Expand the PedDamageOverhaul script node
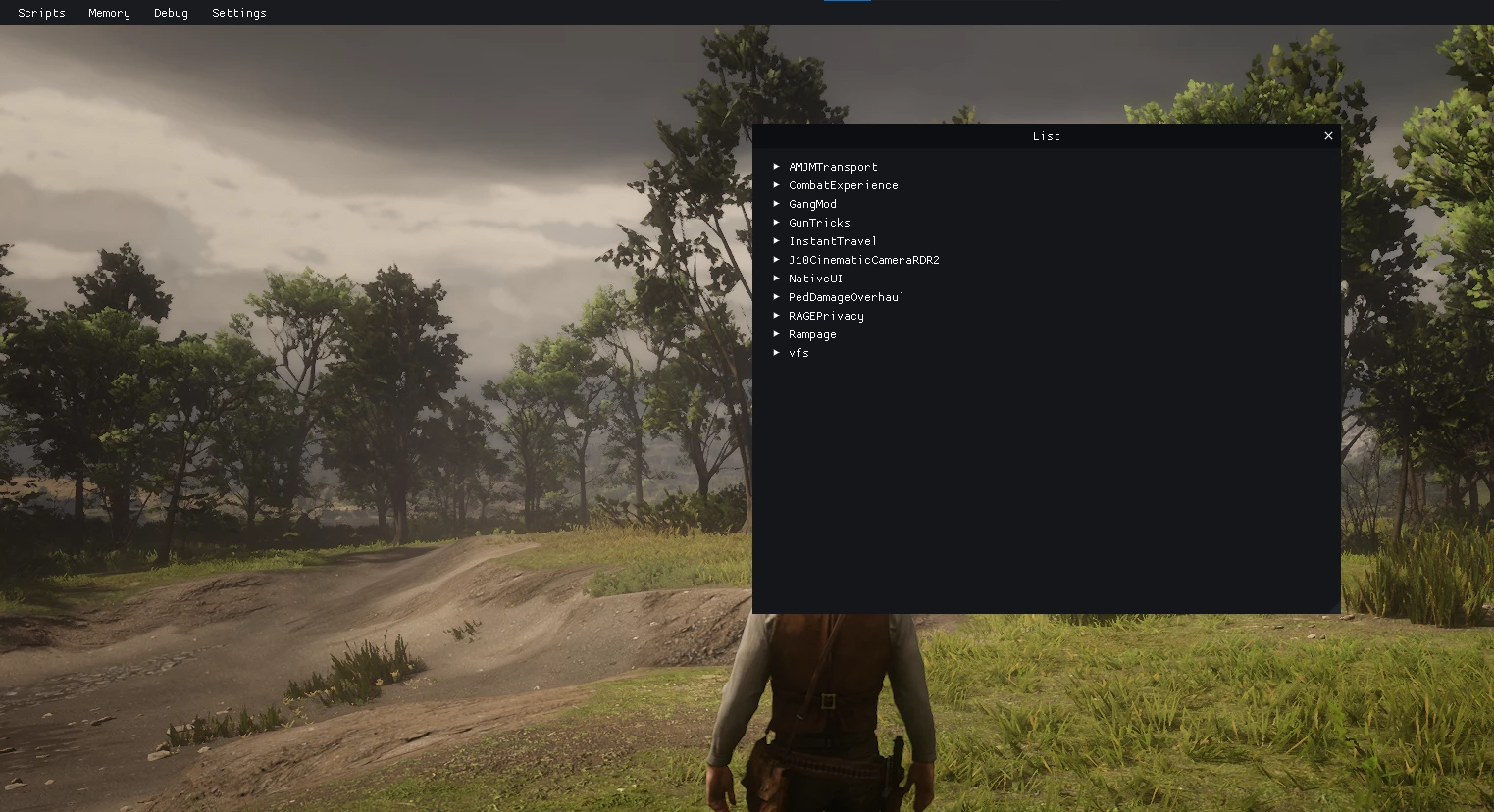 777,297
